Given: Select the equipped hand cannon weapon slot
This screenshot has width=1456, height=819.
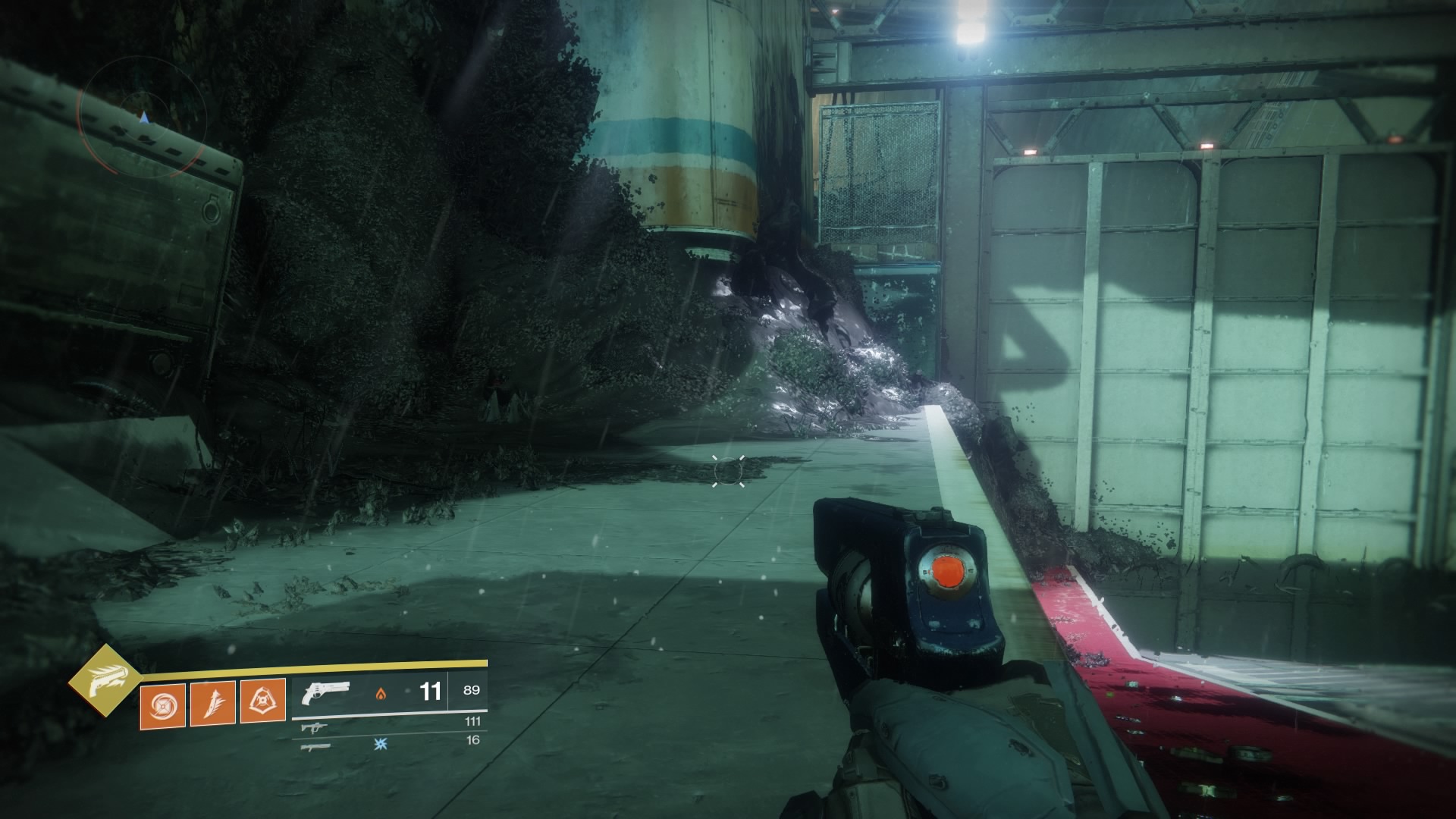Looking at the screenshot, I should [325, 692].
